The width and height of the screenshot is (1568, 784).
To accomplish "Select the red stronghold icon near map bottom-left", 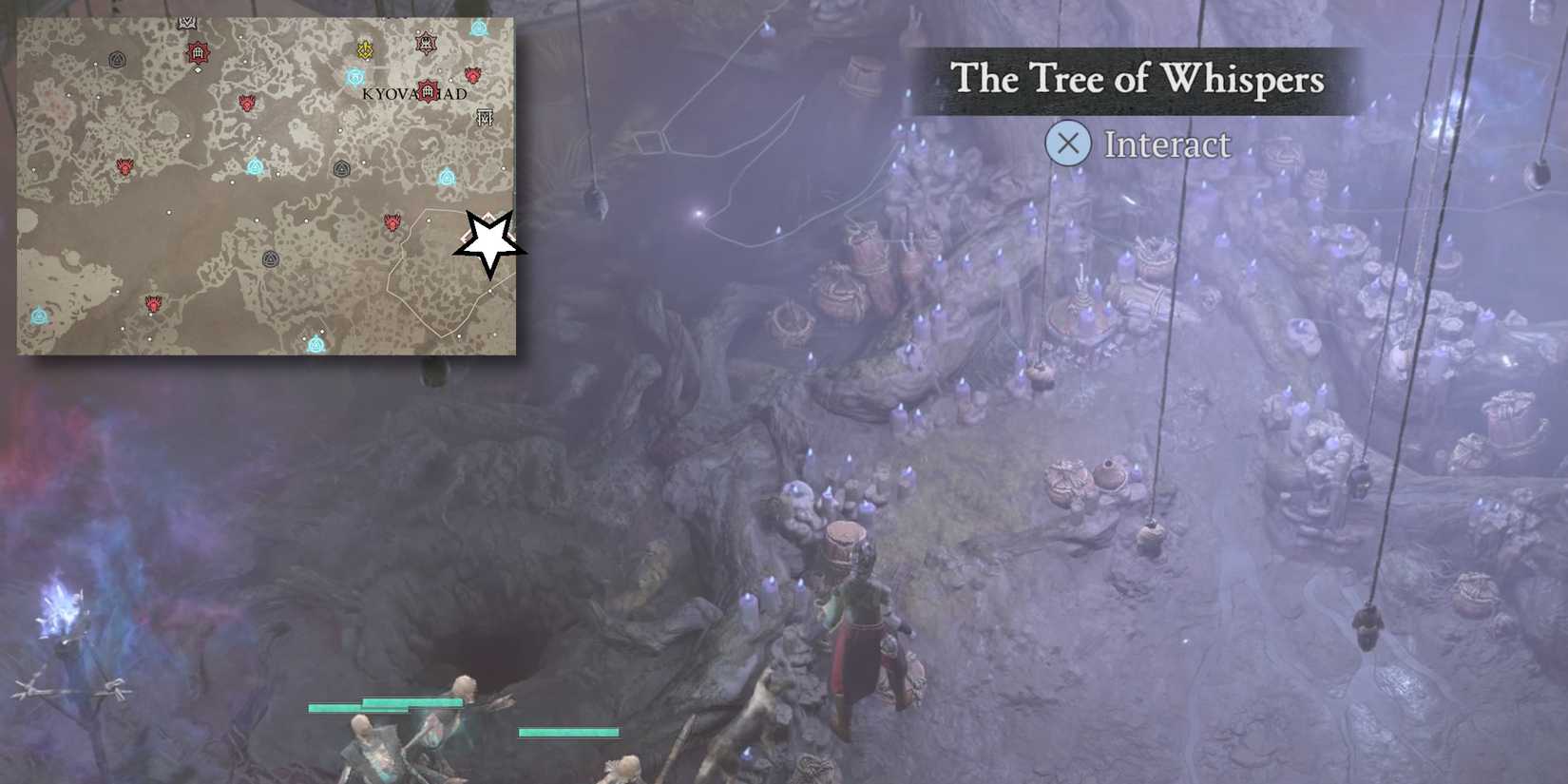I will click(x=151, y=301).
